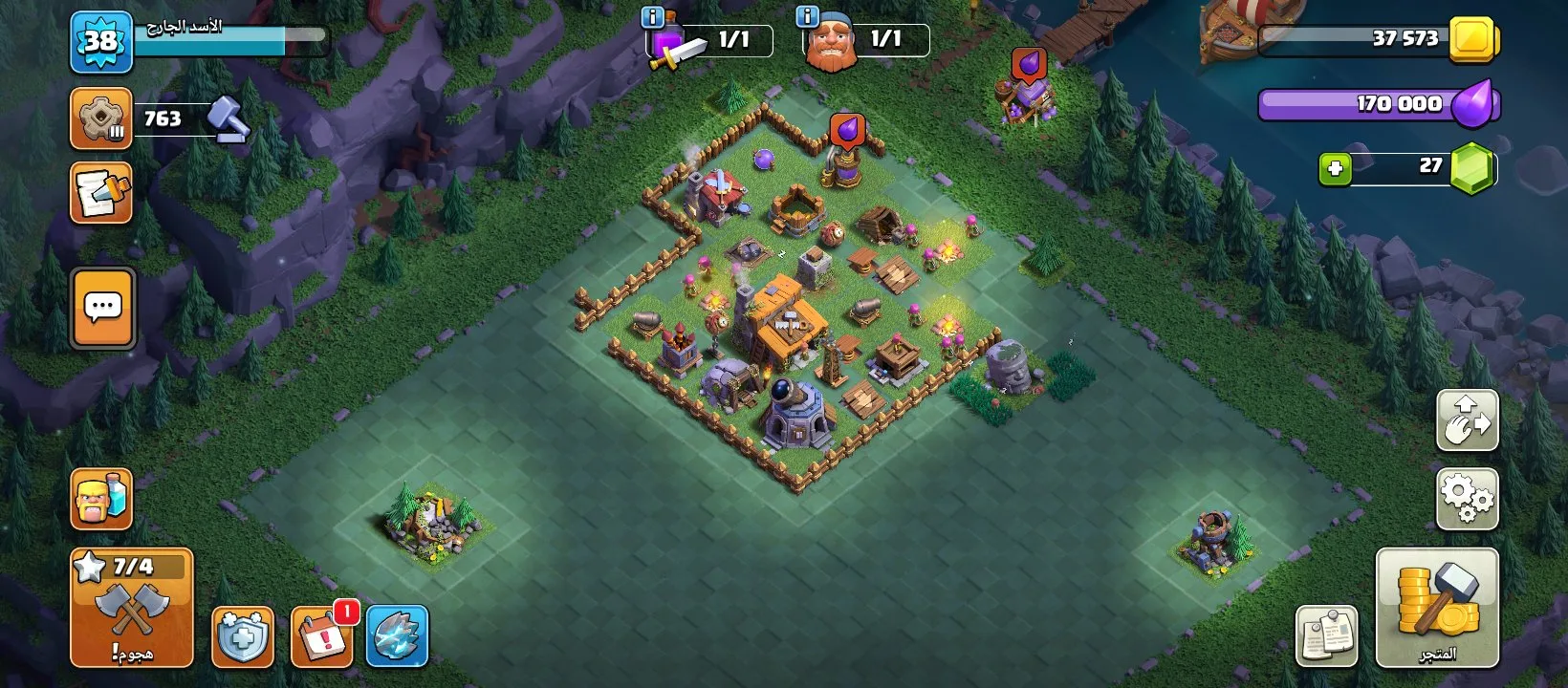
Task: Show info for the sword and potion 1/1
Action: tap(652, 17)
